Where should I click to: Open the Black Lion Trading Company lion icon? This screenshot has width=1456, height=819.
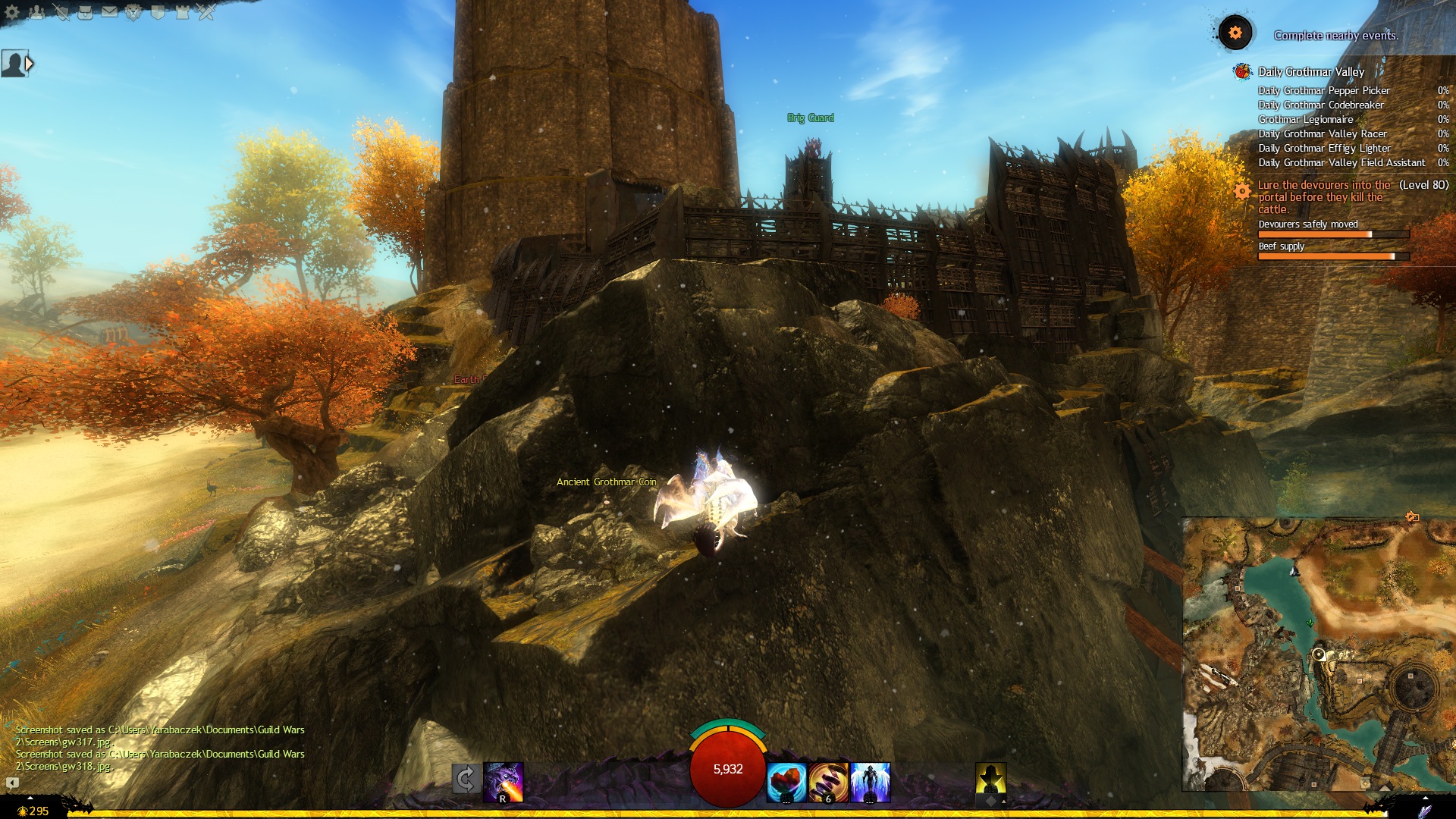[x=133, y=12]
